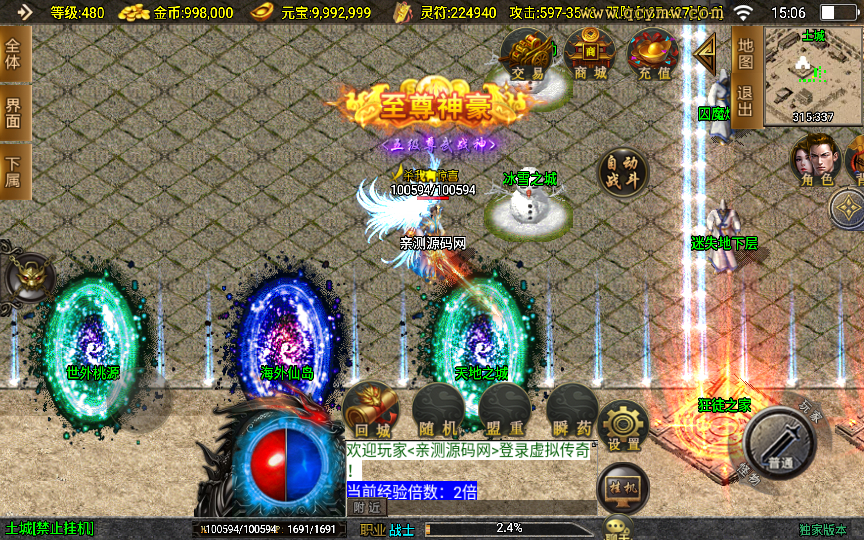This screenshot has width=864, height=540.
Task: Use the 回城 return scroll
Action: pyautogui.click(x=371, y=411)
